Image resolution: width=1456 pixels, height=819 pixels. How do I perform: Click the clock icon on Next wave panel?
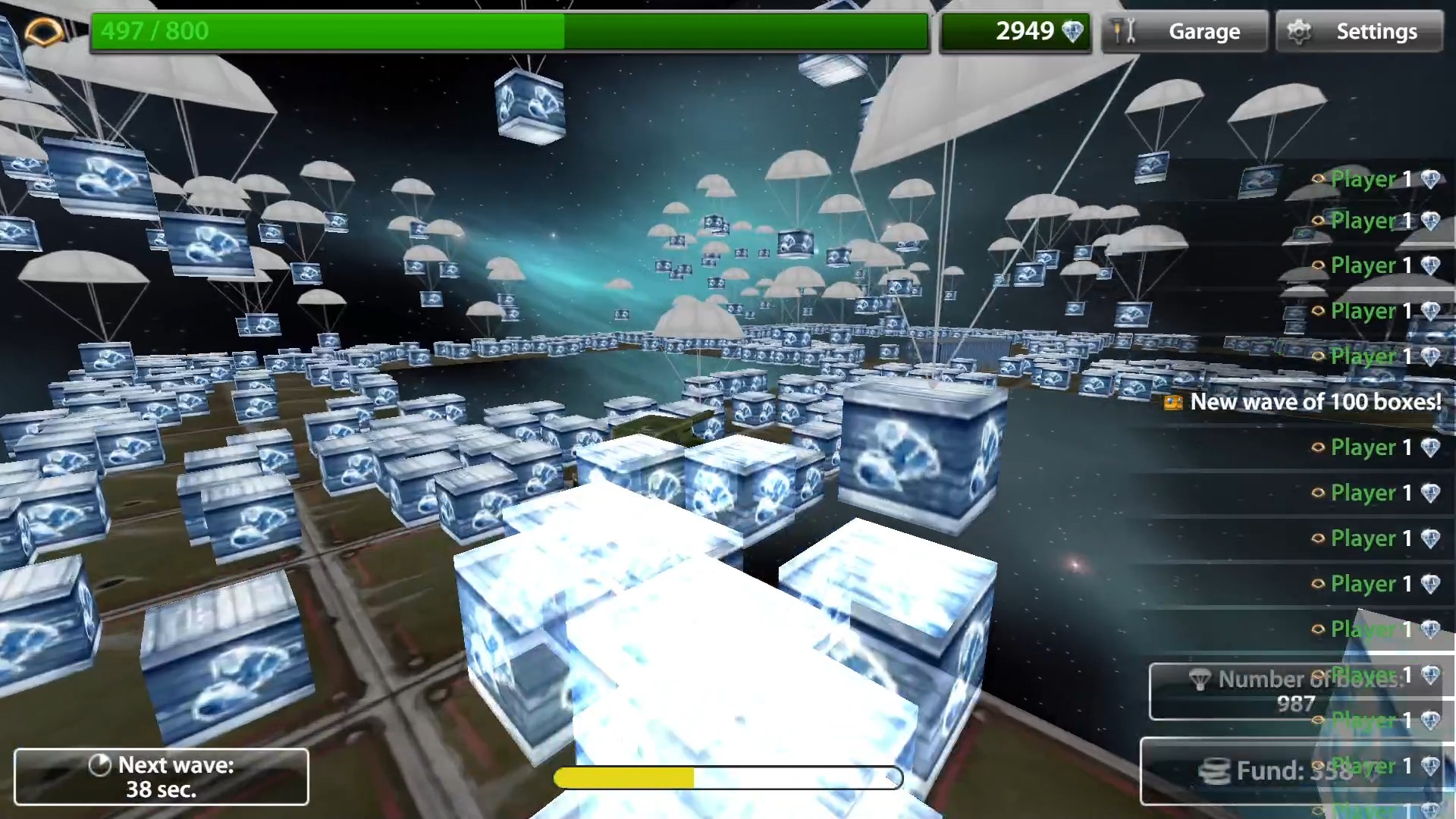click(x=99, y=766)
